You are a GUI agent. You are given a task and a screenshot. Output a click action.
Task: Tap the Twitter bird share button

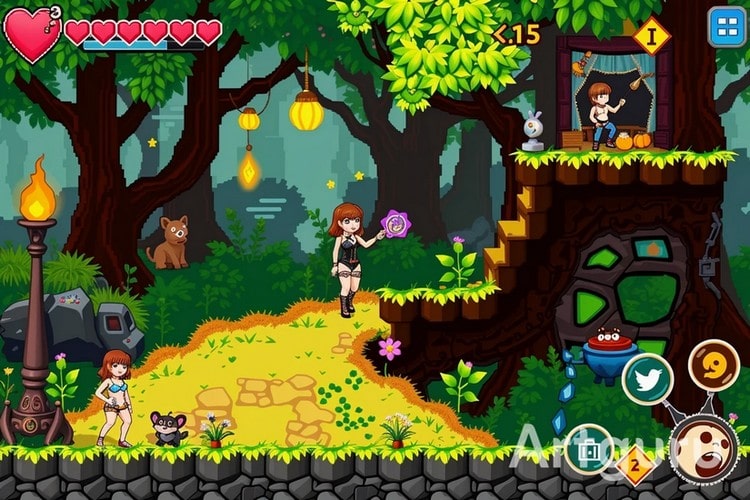646,378
